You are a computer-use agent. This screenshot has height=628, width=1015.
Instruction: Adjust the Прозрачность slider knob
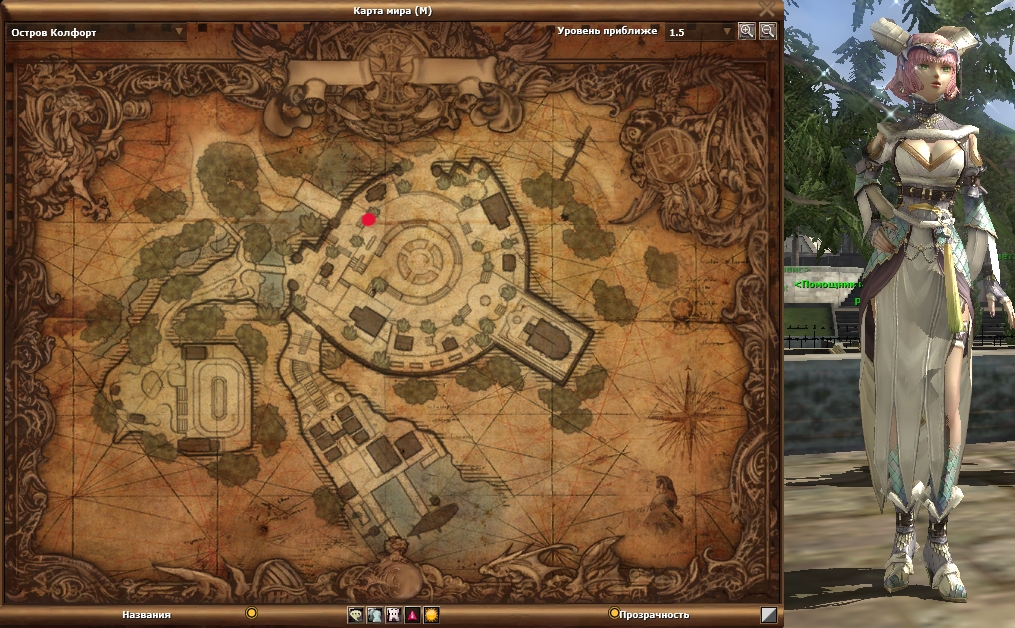(614, 613)
